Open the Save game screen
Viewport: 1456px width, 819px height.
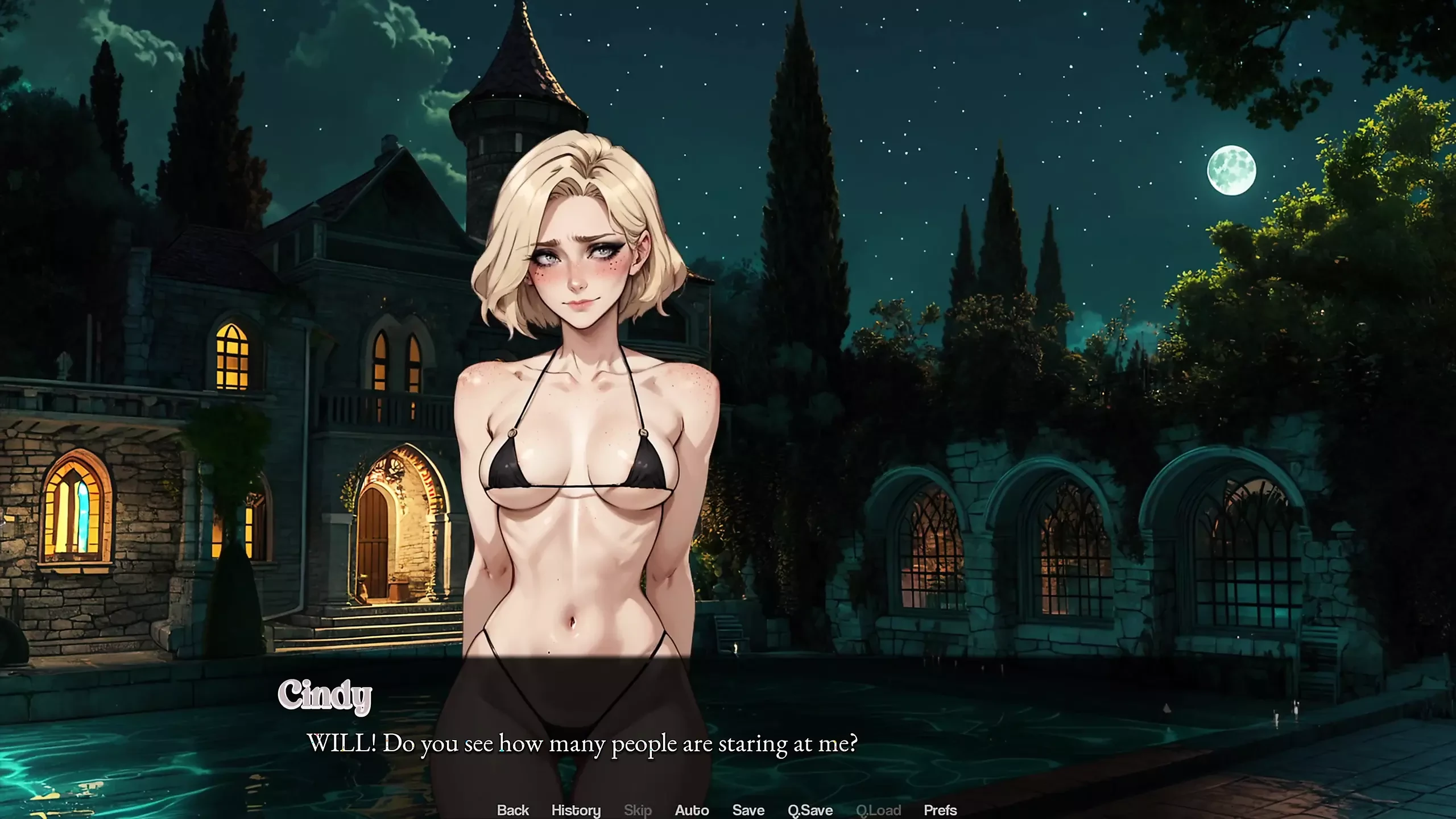coord(748,810)
